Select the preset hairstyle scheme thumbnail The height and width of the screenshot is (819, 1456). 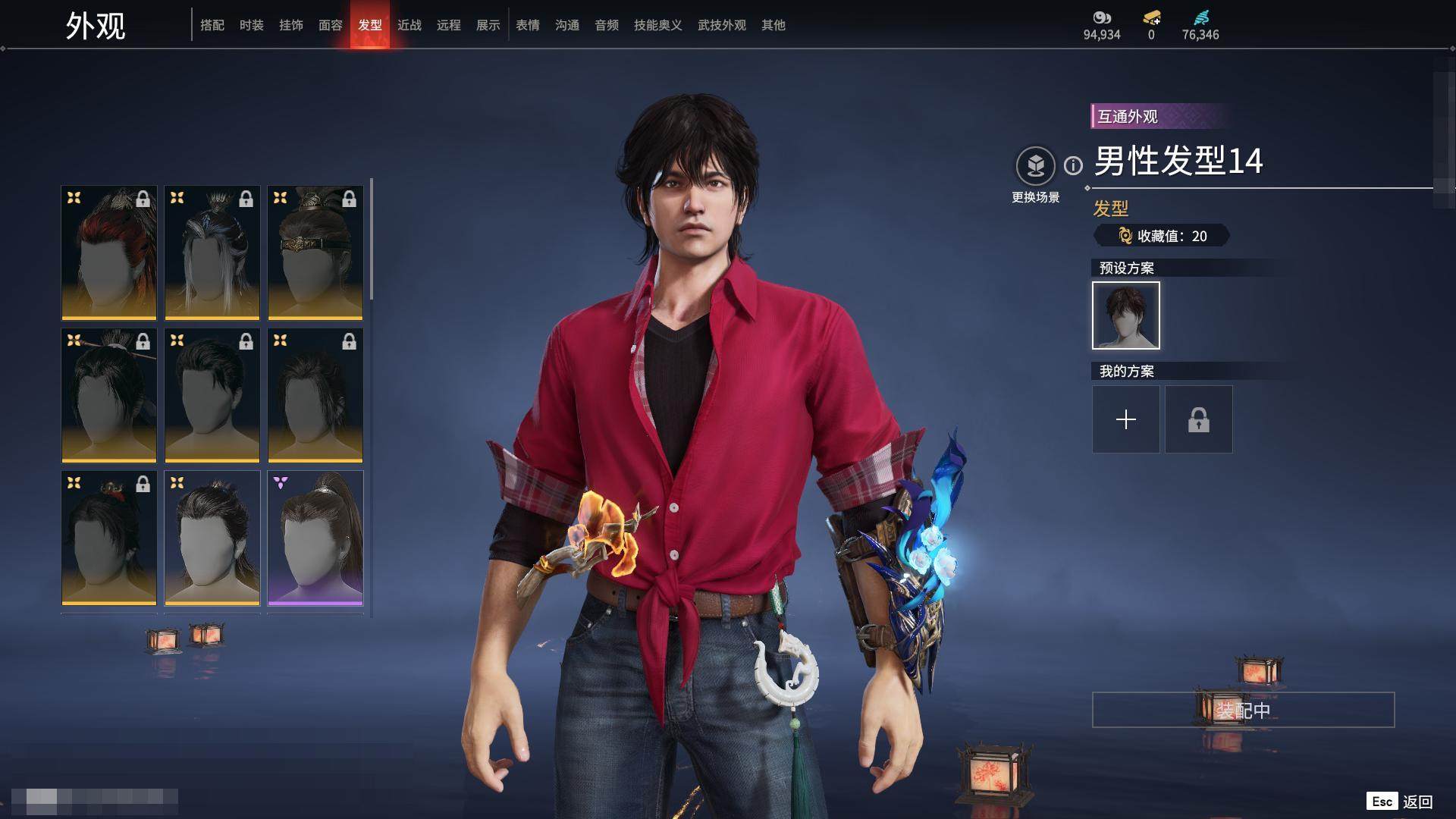[1126, 315]
